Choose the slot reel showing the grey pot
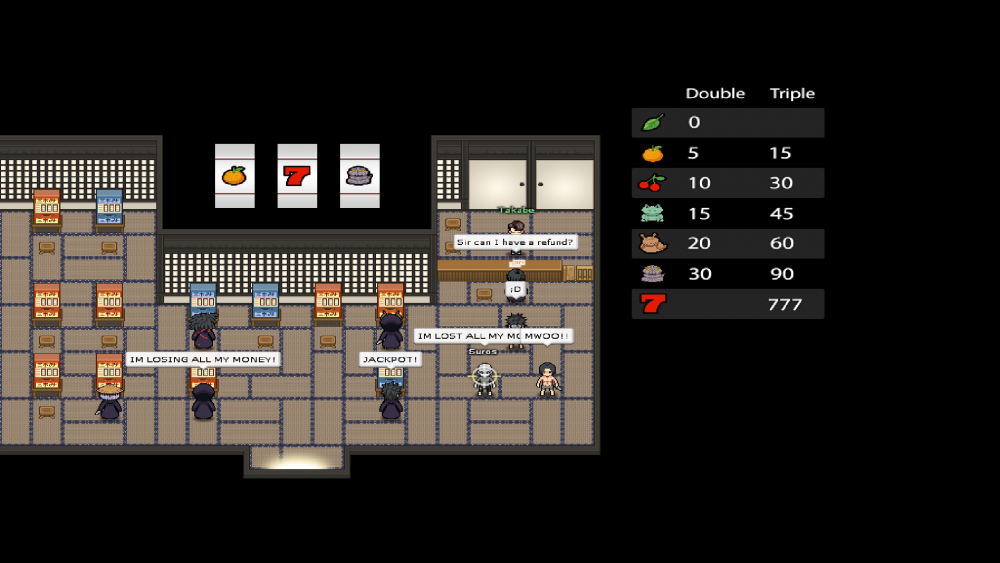 pos(359,176)
